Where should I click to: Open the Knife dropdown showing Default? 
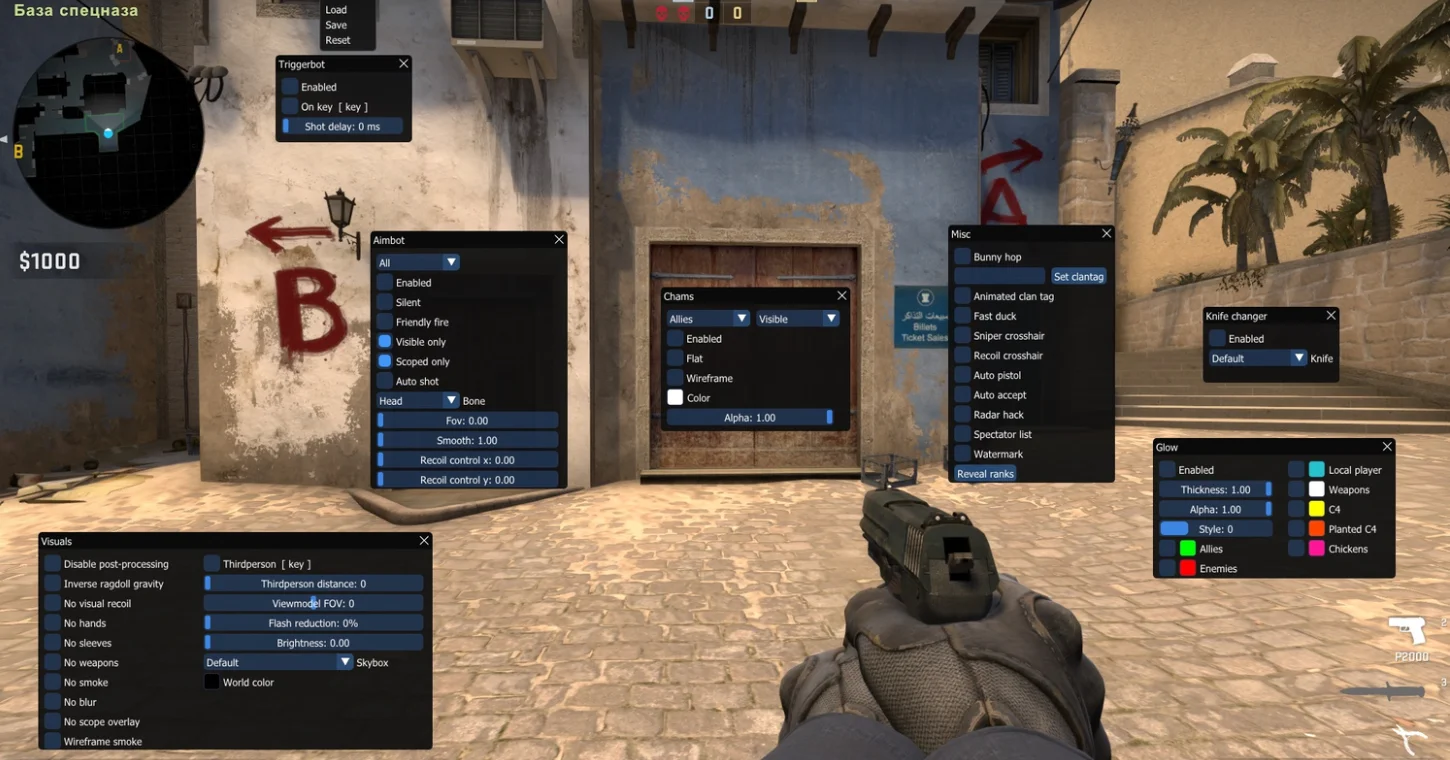point(1258,358)
